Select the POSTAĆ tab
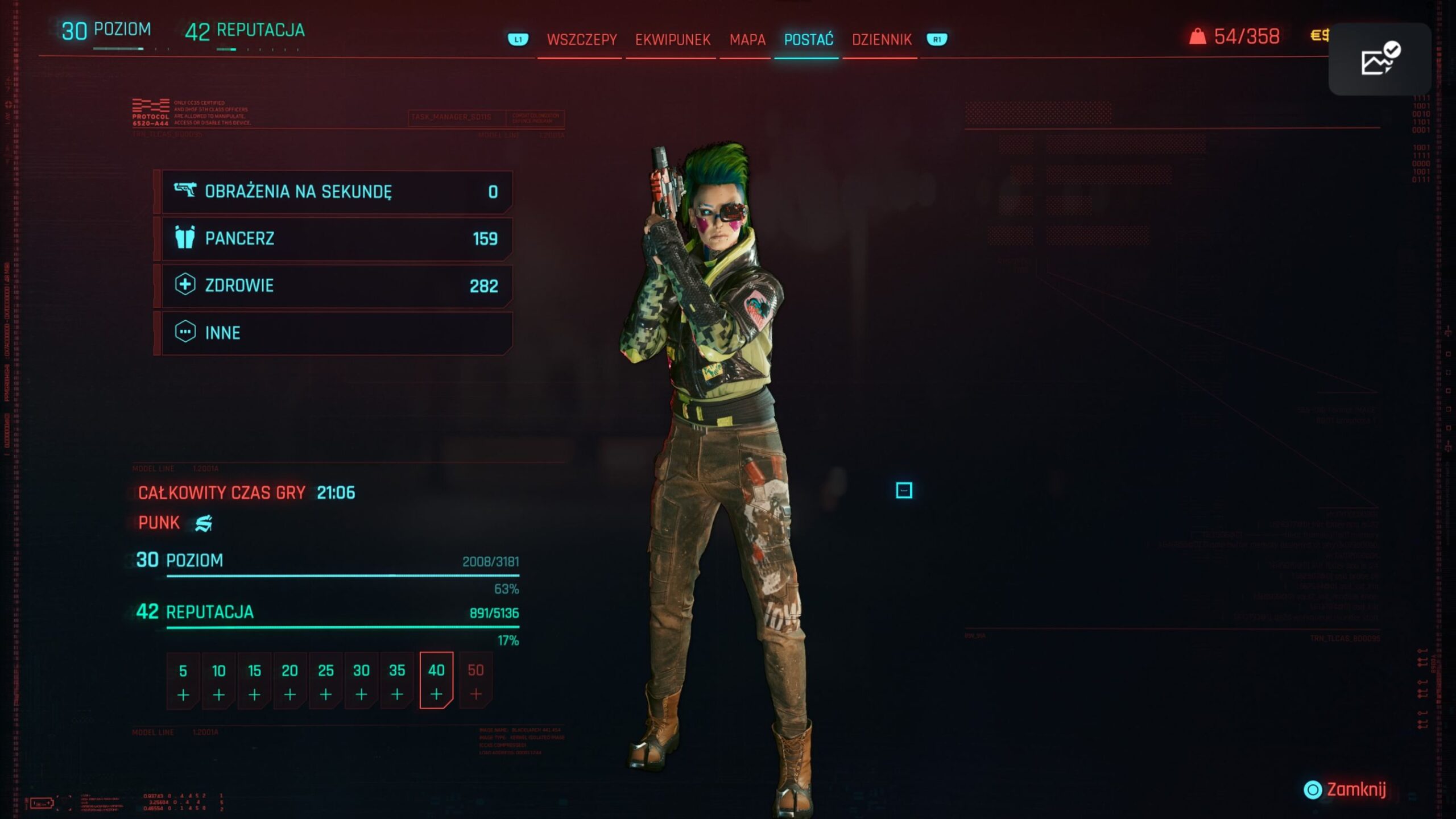Screen dimensions: 1456x819 click(808, 40)
